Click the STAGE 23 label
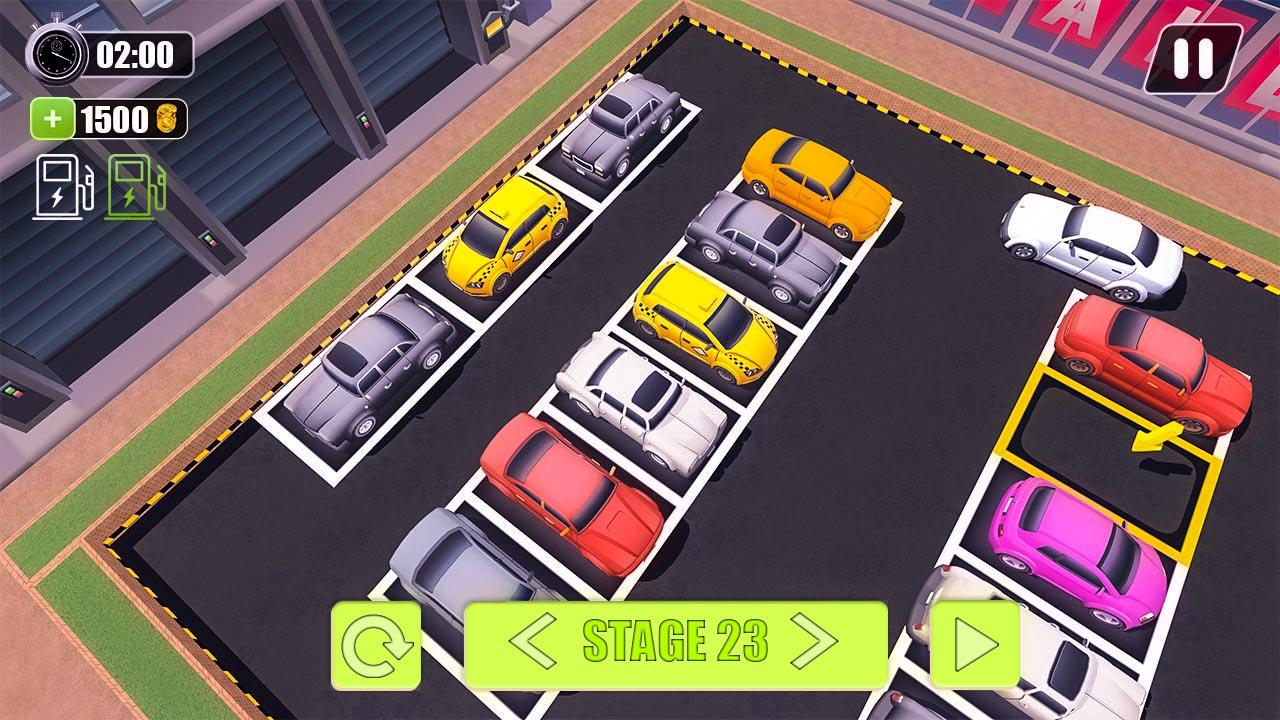The height and width of the screenshot is (720, 1280). 679,637
